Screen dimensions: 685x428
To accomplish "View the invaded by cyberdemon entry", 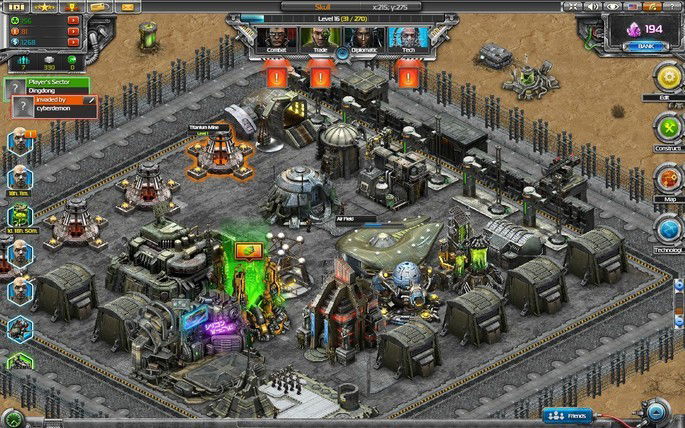I will (63, 104).
